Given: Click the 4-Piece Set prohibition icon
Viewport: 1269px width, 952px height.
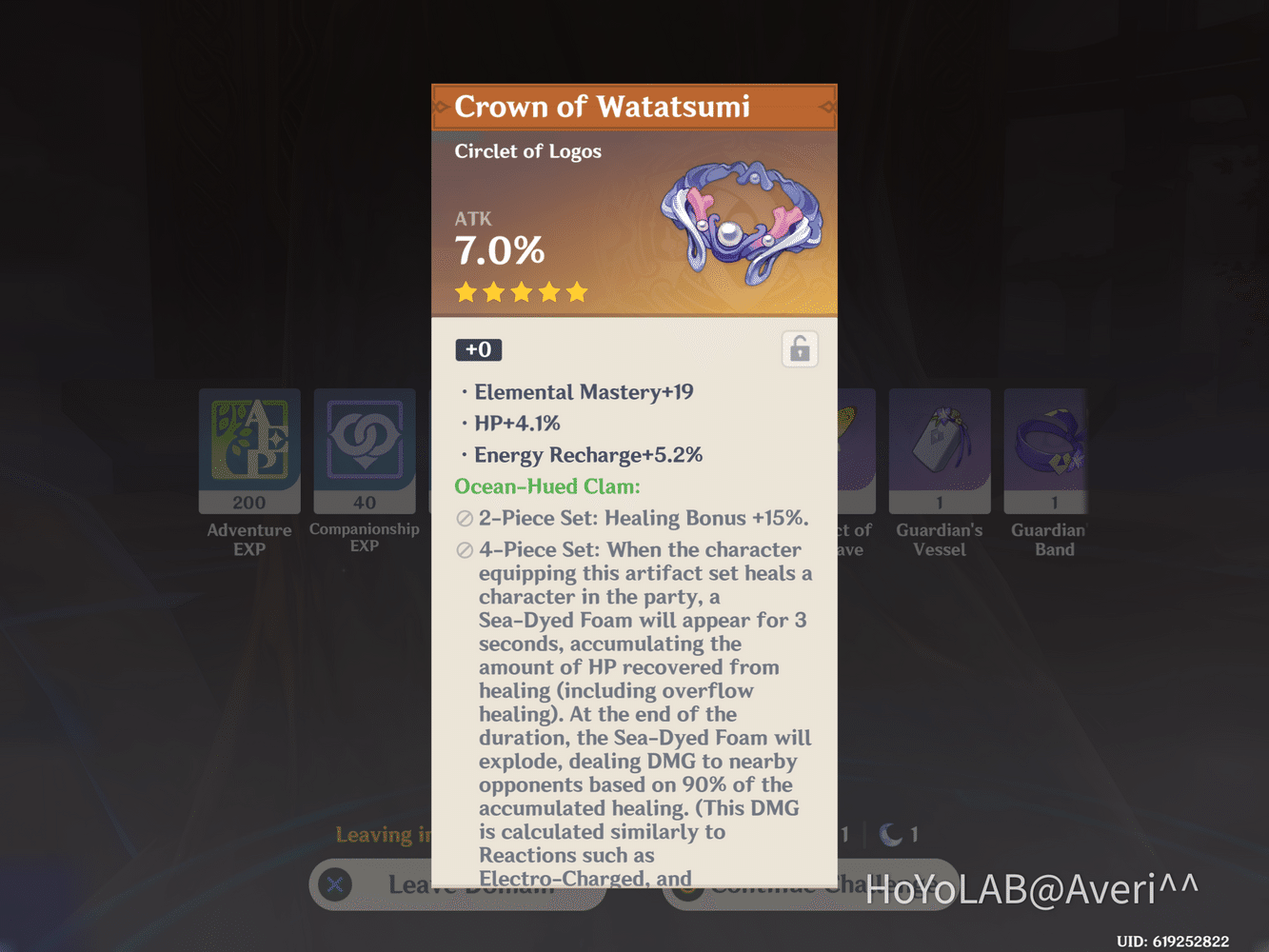Looking at the screenshot, I should [464, 550].
